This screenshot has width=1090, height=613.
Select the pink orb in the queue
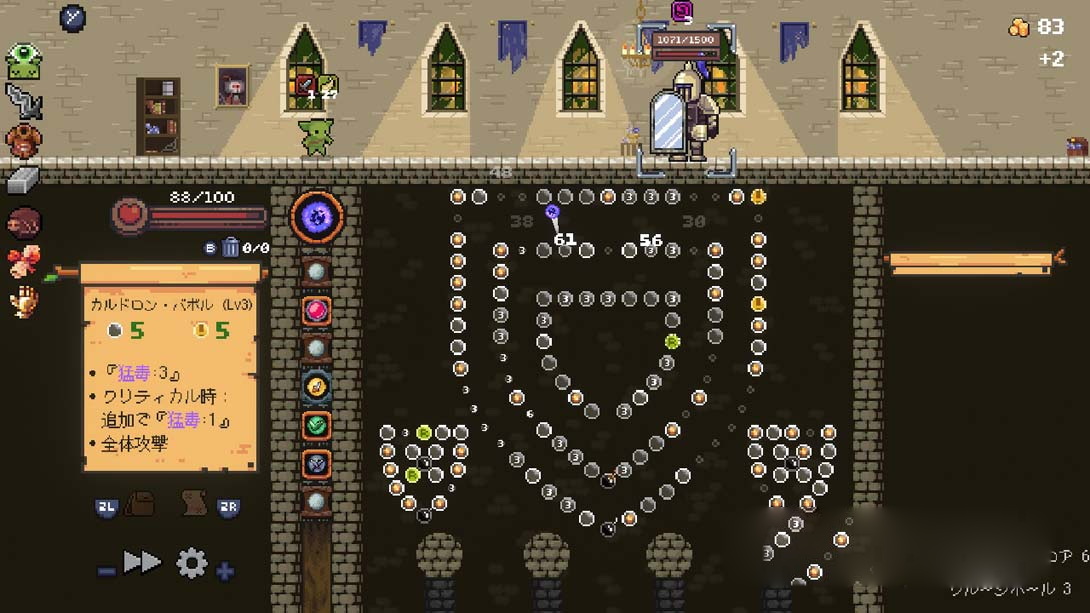(316, 310)
